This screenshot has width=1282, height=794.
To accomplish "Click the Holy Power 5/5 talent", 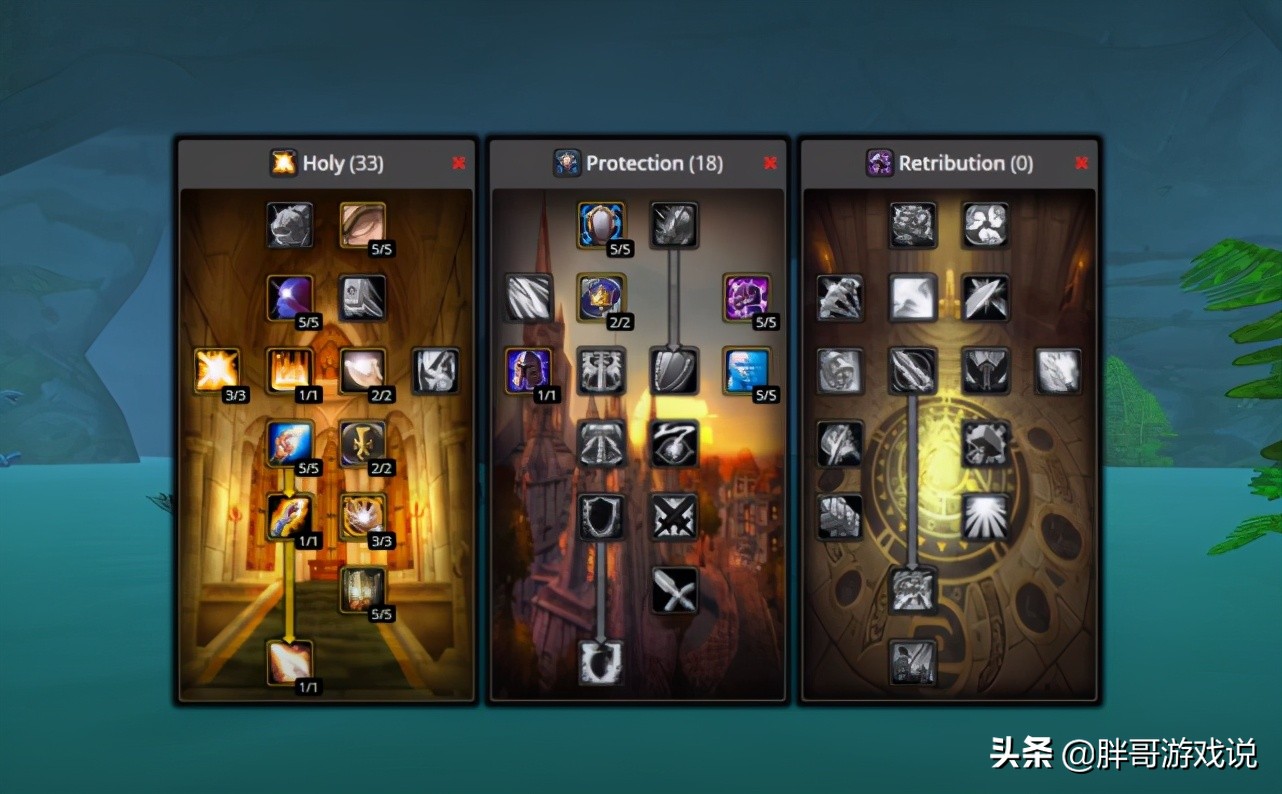I will (x=363, y=590).
